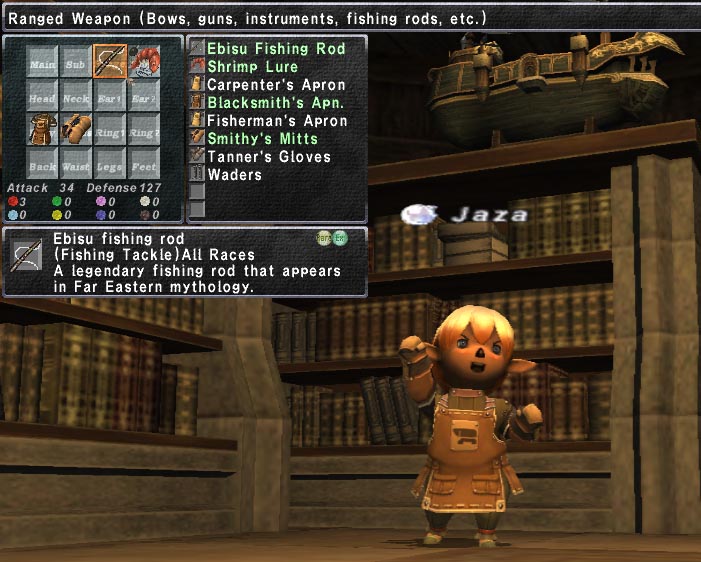Click the equipped mitts hands slot
701x562 pixels.
76,130
